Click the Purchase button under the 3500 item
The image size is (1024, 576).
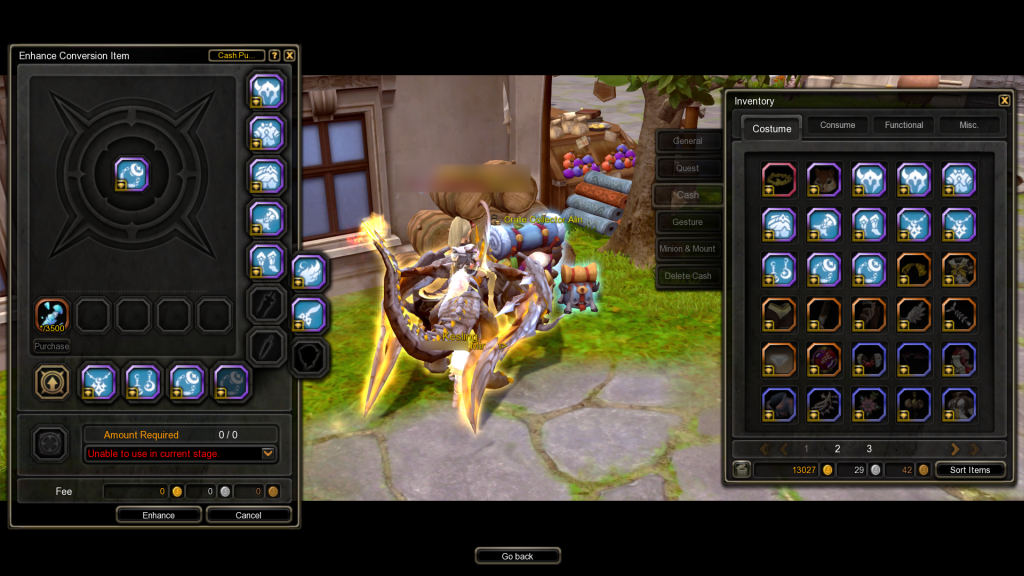[52, 346]
